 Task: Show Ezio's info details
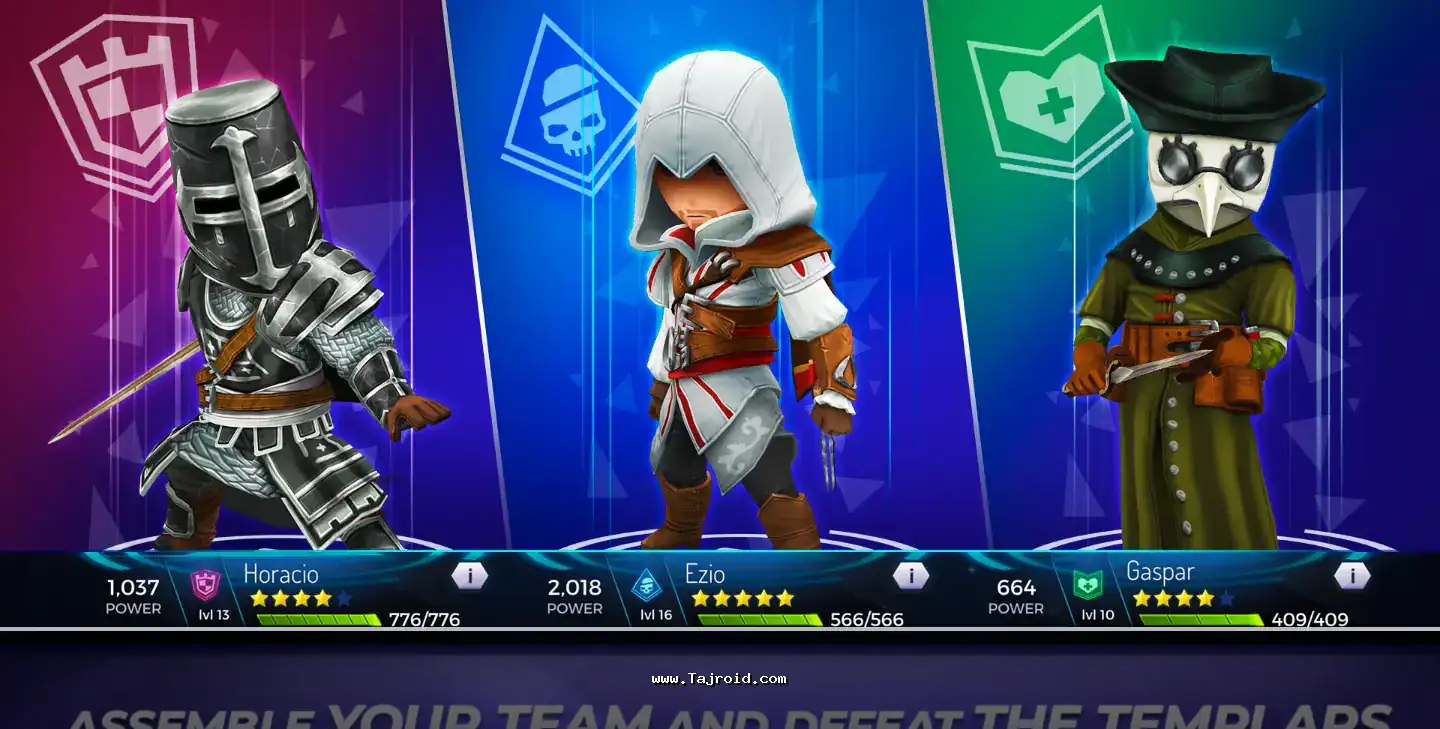click(910, 576)
